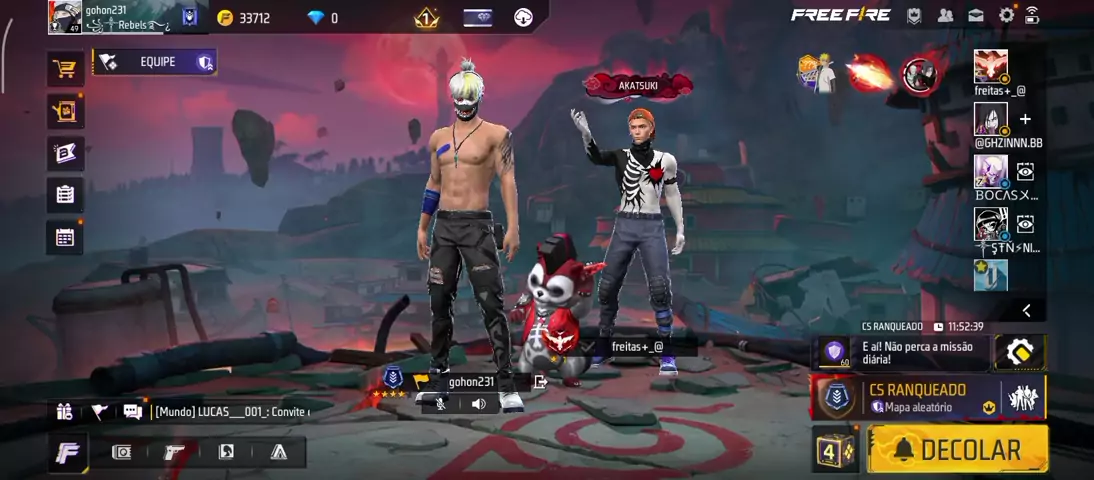Image resolution: width=1094 pixels, height=480 pixels.
Task: Open the clipboard missions icon
Action: pyautogui.click(x=65, y=195)
